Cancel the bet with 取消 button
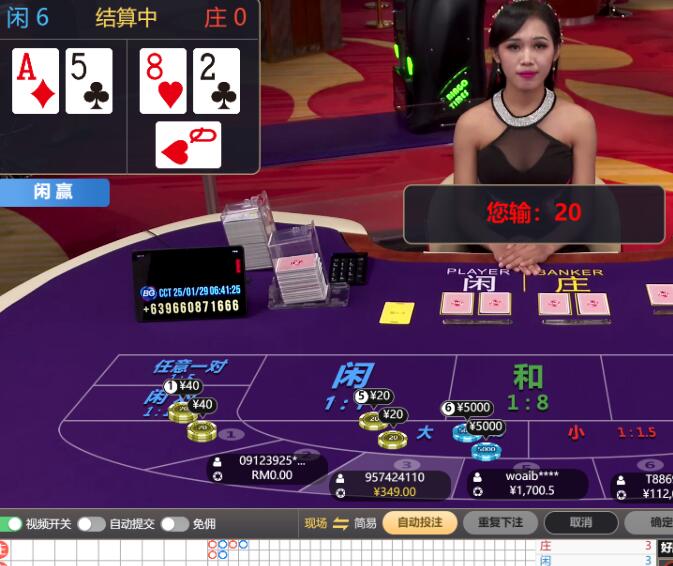 581,522
